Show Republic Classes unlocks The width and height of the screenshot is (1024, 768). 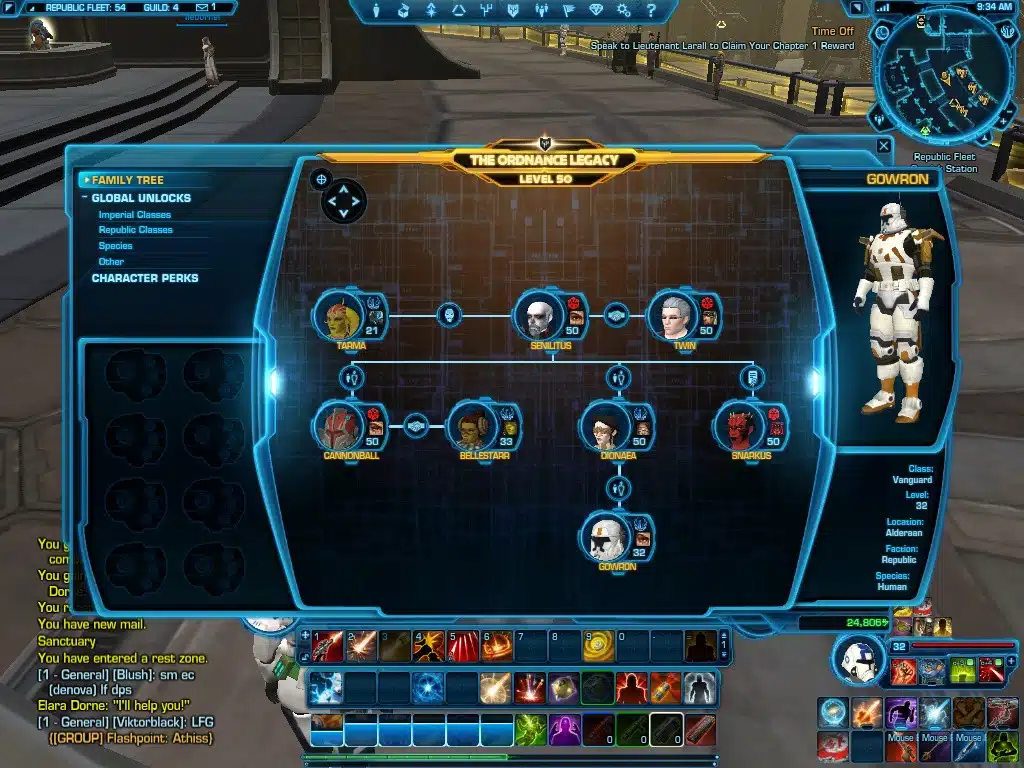coord(135,230)
